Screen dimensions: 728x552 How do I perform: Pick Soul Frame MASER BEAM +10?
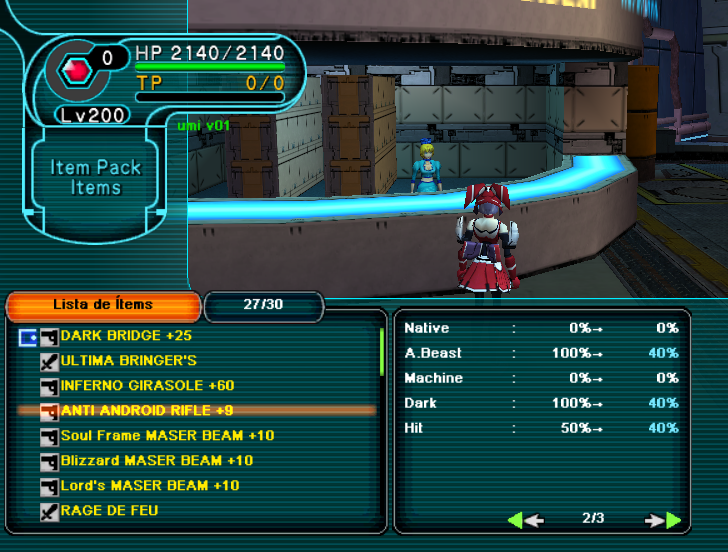click(x=167, y=436)
